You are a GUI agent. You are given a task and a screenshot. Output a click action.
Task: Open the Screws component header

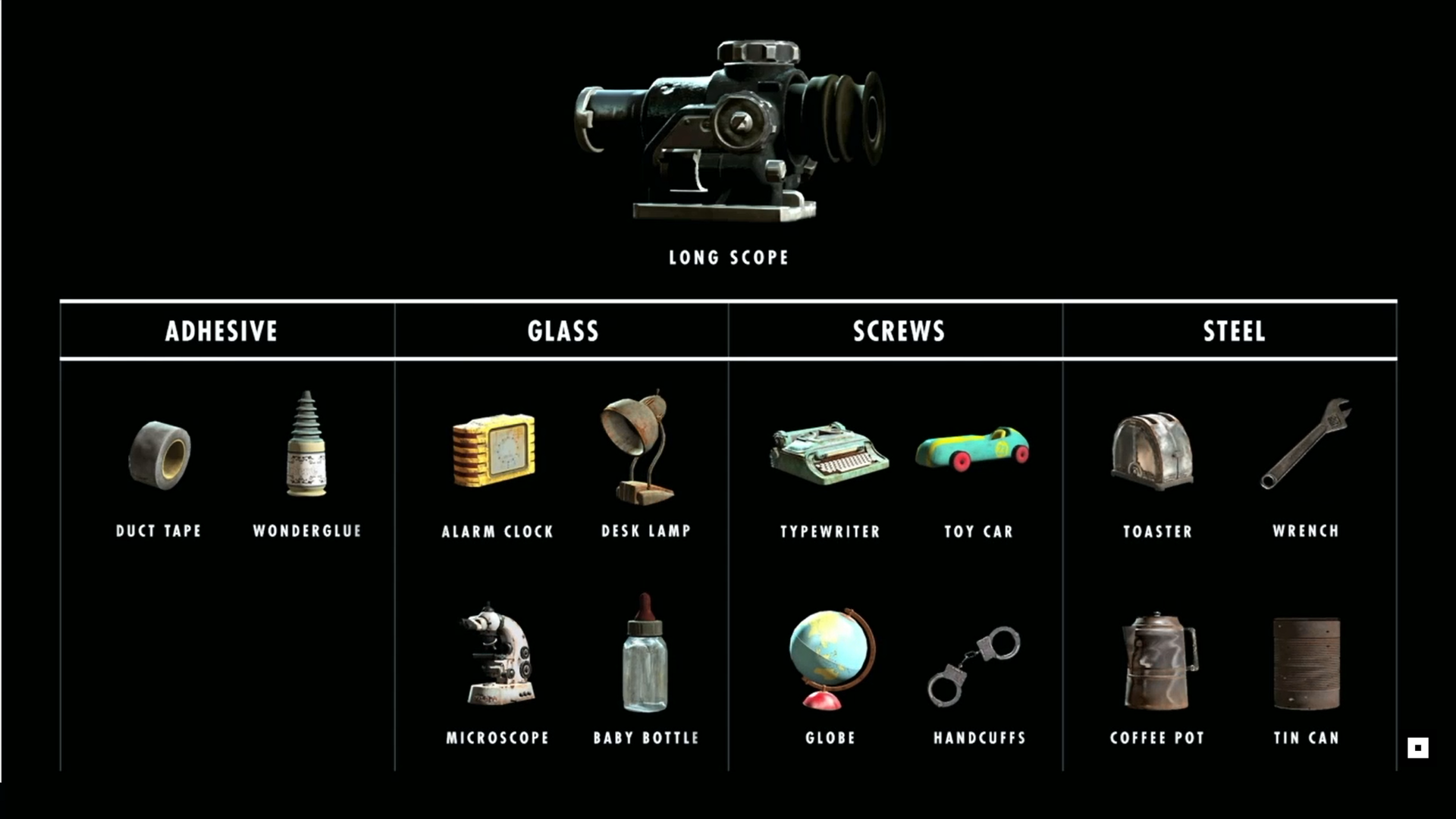(899, 331)
